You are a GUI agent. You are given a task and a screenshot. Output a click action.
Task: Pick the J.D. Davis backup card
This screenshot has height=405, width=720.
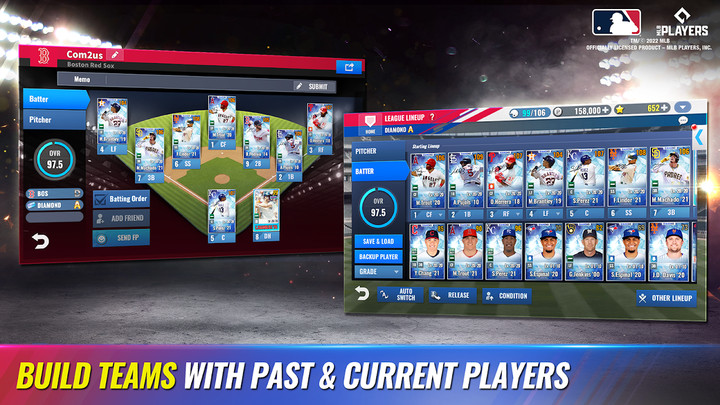669,252
